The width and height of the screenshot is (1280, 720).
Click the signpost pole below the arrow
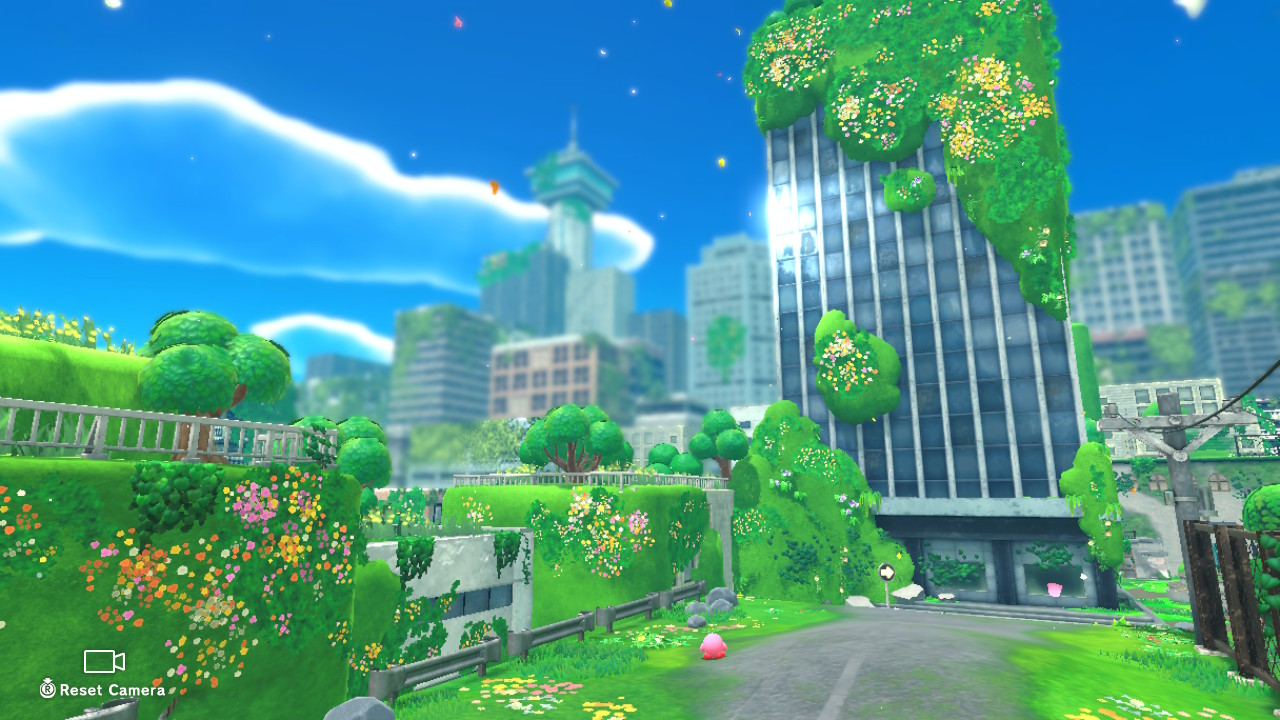[x=888, y=598]
